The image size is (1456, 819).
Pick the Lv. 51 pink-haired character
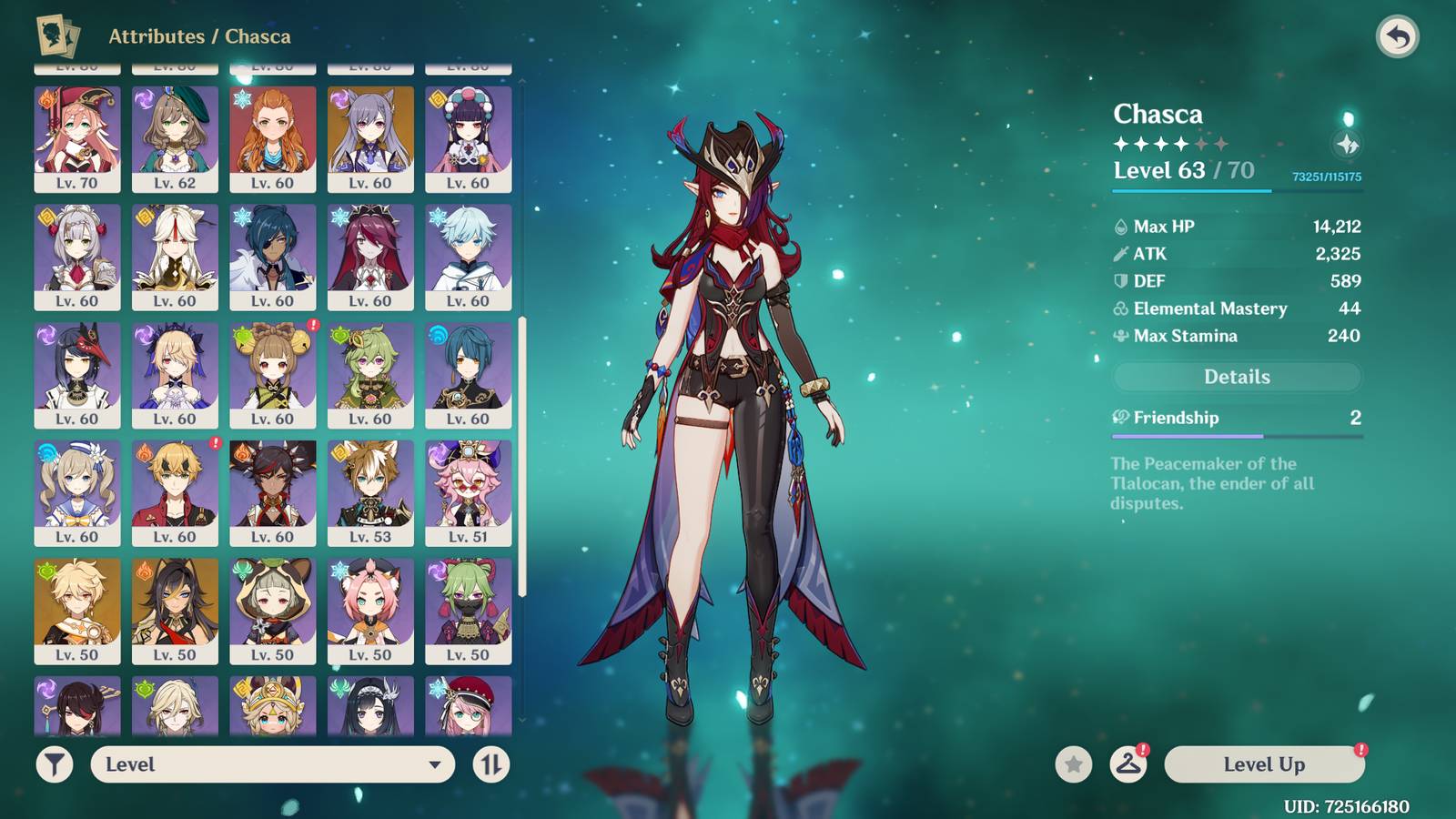468,493
